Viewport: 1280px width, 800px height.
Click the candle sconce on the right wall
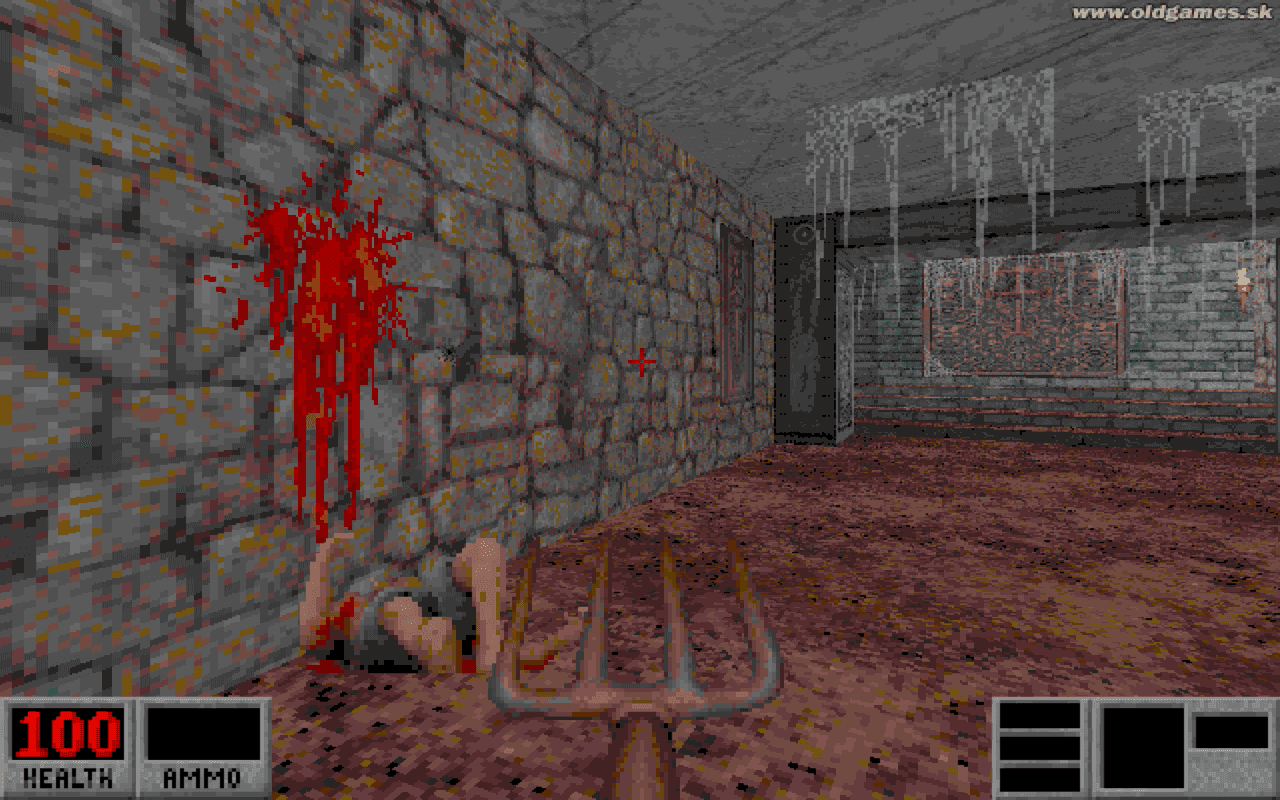1243,280
